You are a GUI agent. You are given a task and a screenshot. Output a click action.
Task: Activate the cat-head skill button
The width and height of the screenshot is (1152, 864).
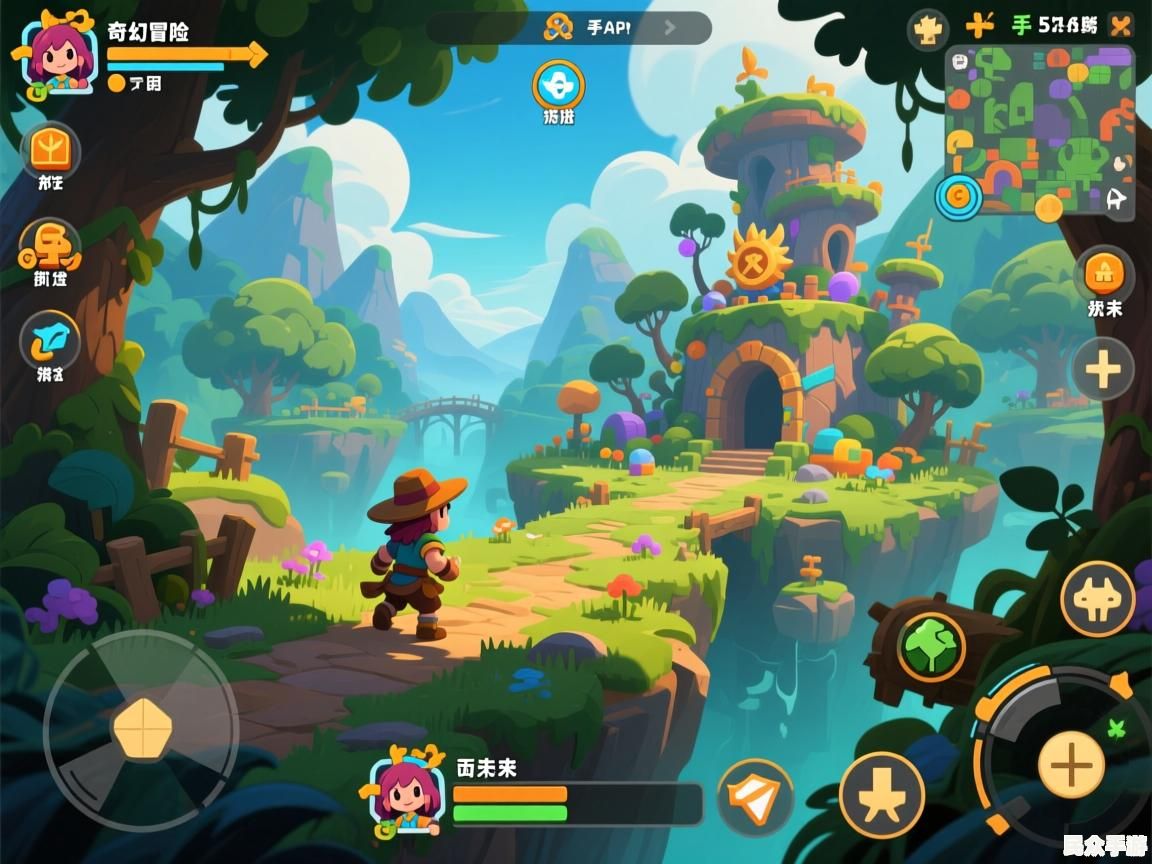1097,598
